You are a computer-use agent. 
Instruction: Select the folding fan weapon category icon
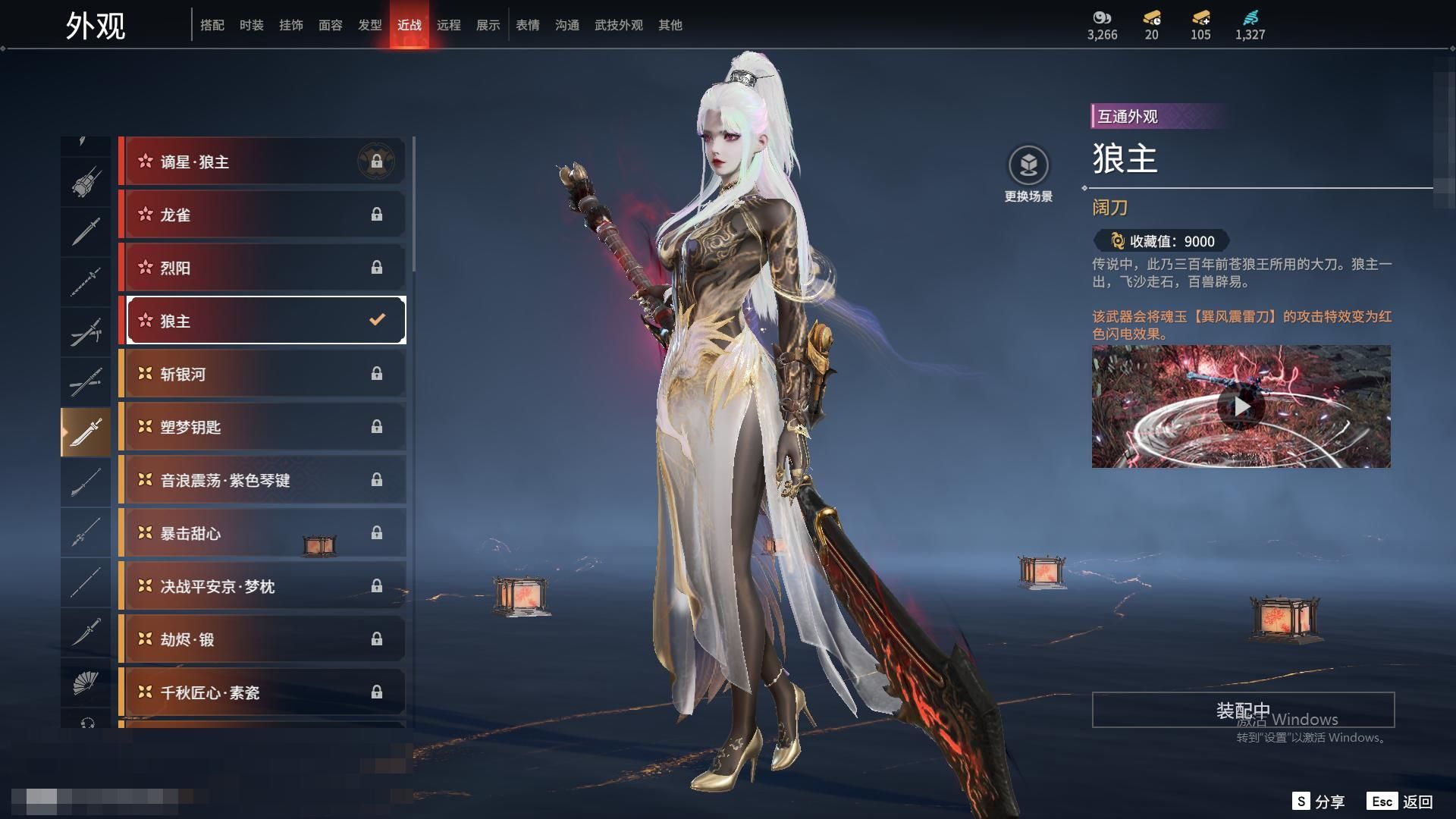85,683
